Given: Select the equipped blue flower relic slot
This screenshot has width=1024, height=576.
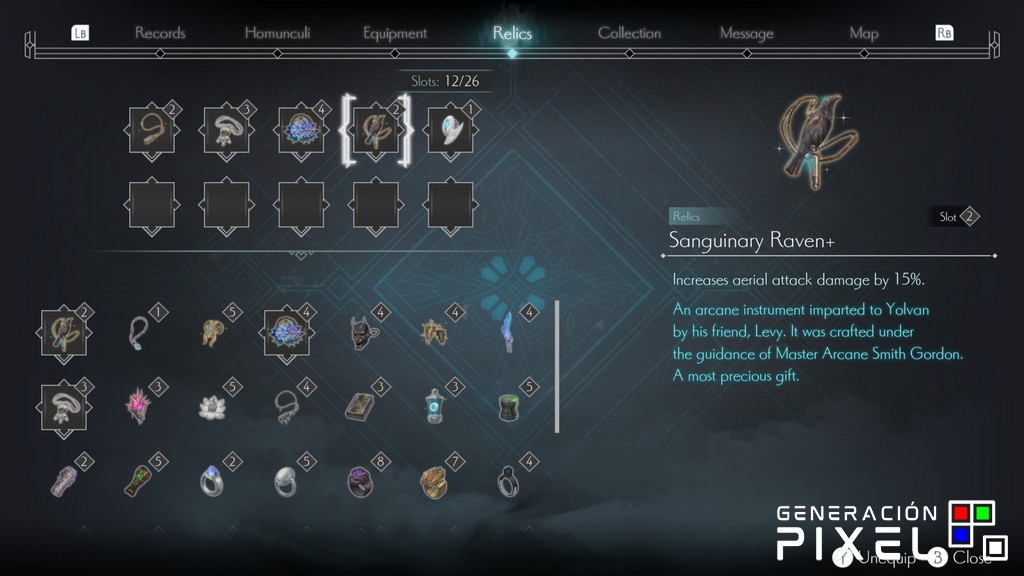Looking at the screenshot, I should pos(301,130).
